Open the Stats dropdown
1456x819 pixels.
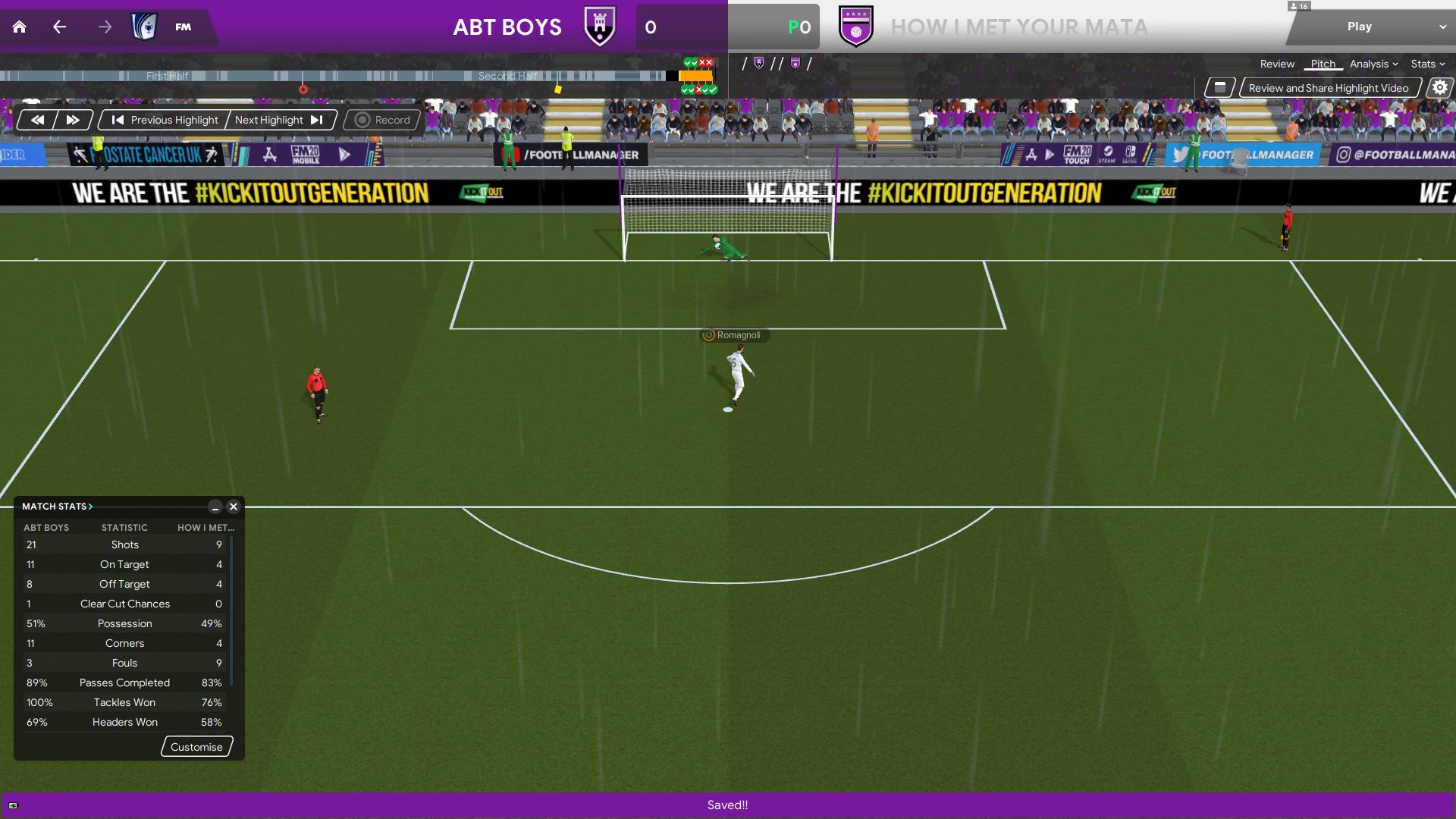pyautogui.click(x=1427, y=64)
